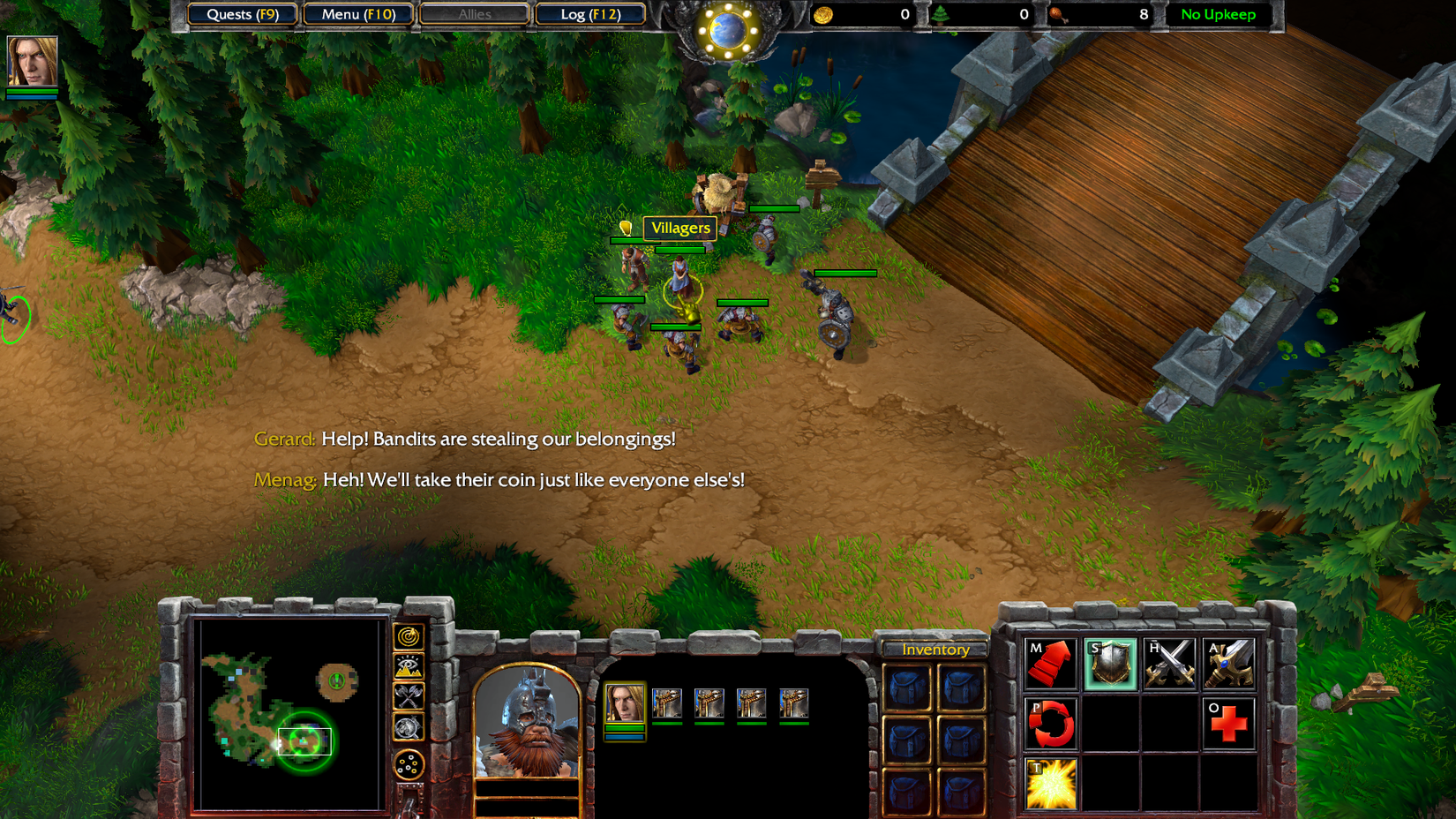
Task: Trigger the explosive T ability
Action: pyautogui.click(x=1050, y=782)
